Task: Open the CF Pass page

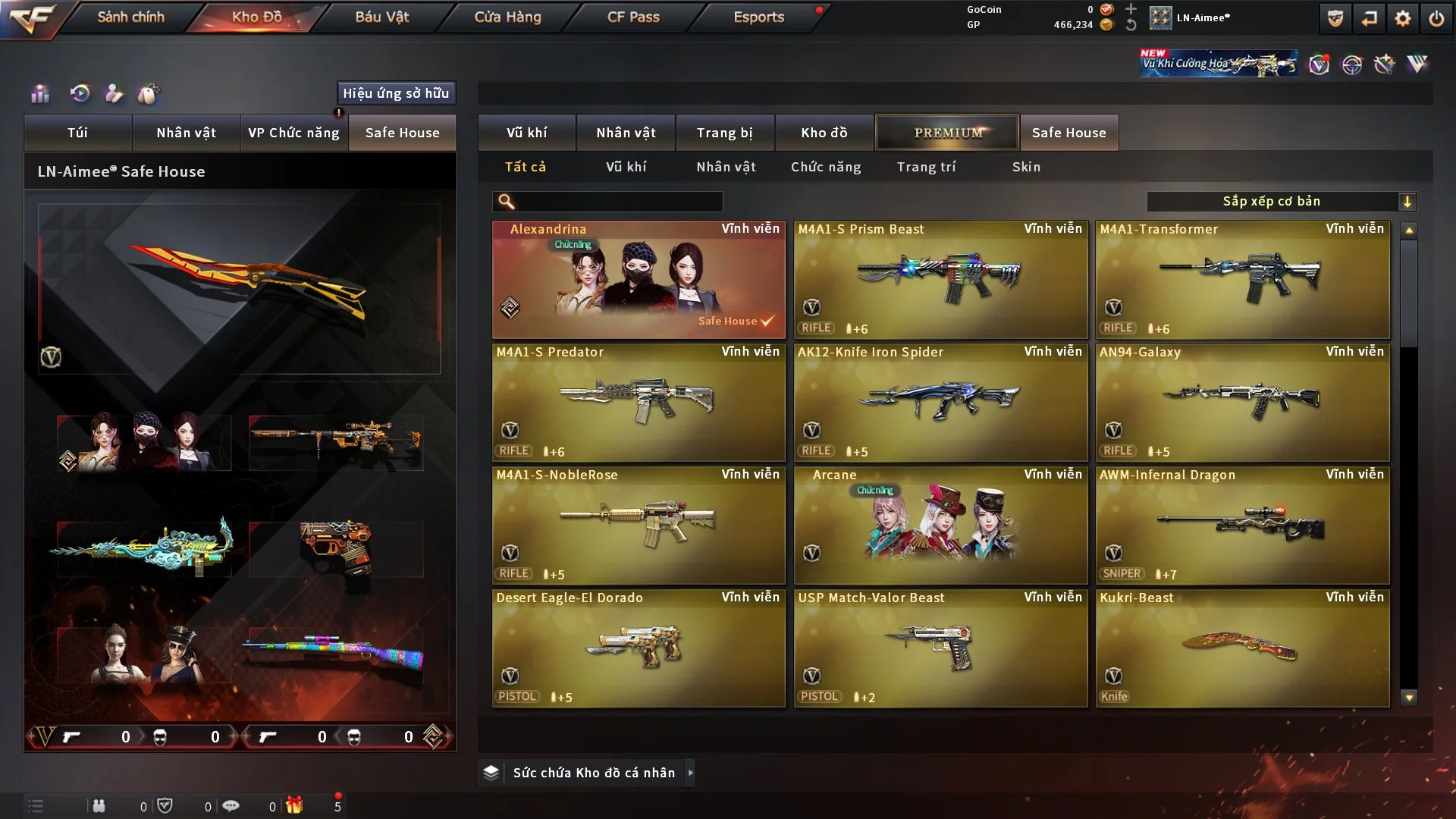Action: (633, 17)
